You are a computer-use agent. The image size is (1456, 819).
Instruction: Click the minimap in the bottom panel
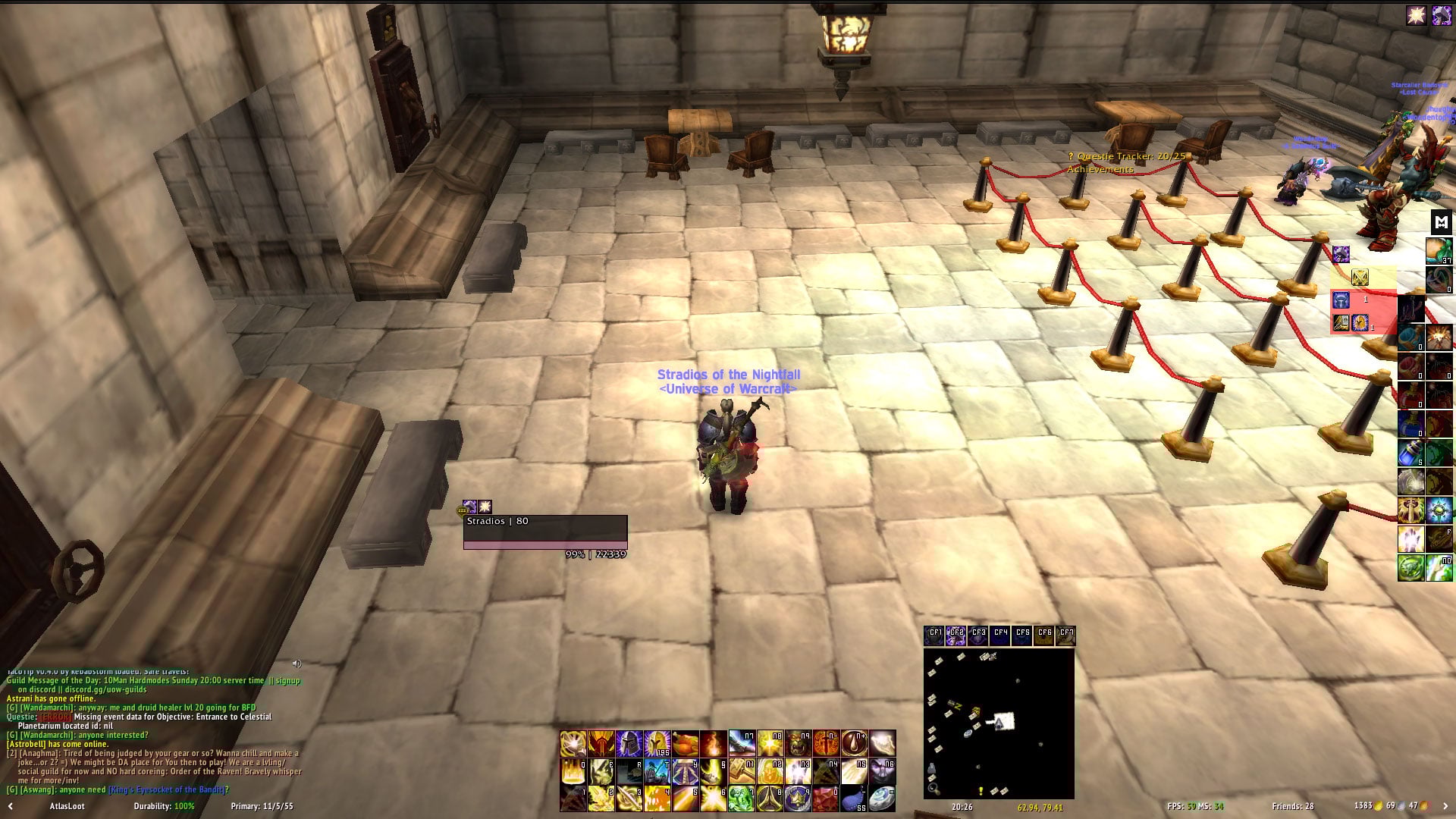[x=998, y=723]
